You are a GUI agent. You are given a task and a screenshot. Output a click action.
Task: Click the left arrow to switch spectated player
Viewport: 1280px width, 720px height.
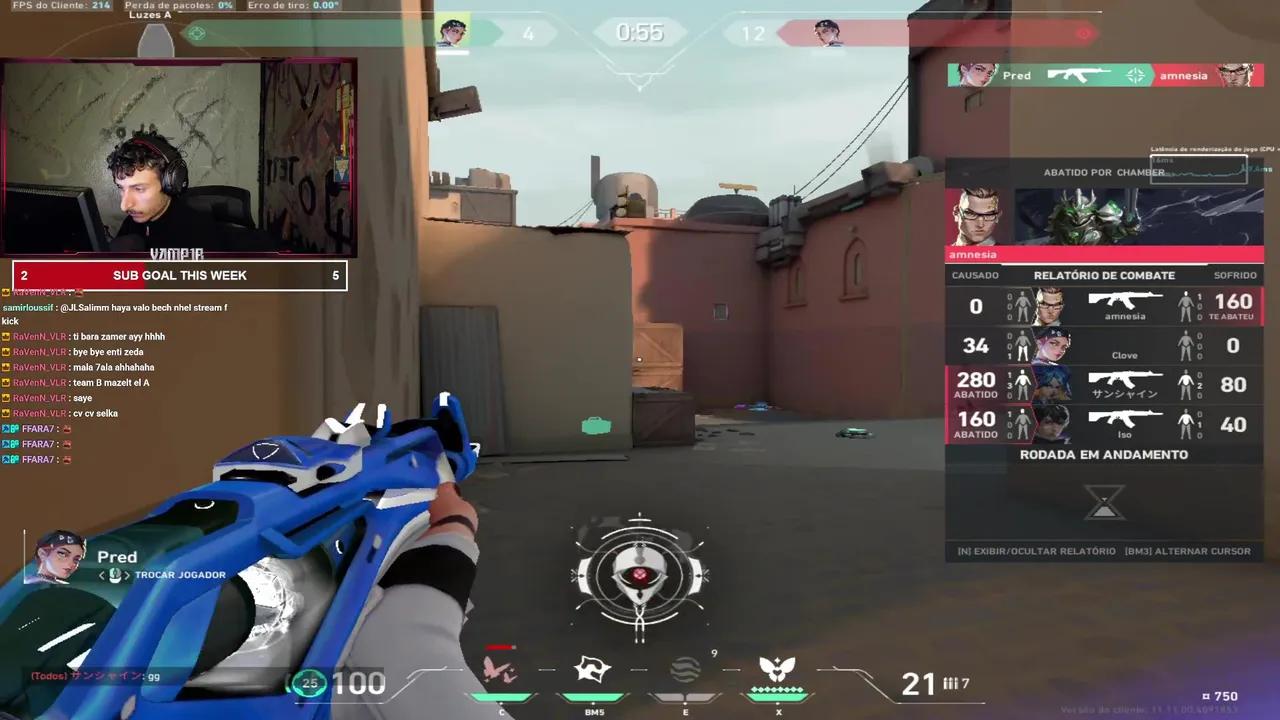click(x=100, y=575)
